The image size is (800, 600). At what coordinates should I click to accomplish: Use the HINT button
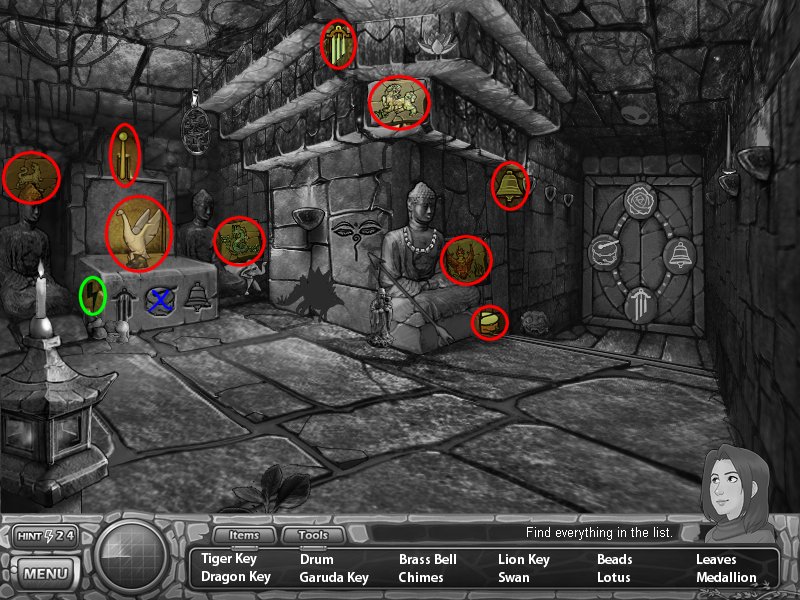click(45, 536)
